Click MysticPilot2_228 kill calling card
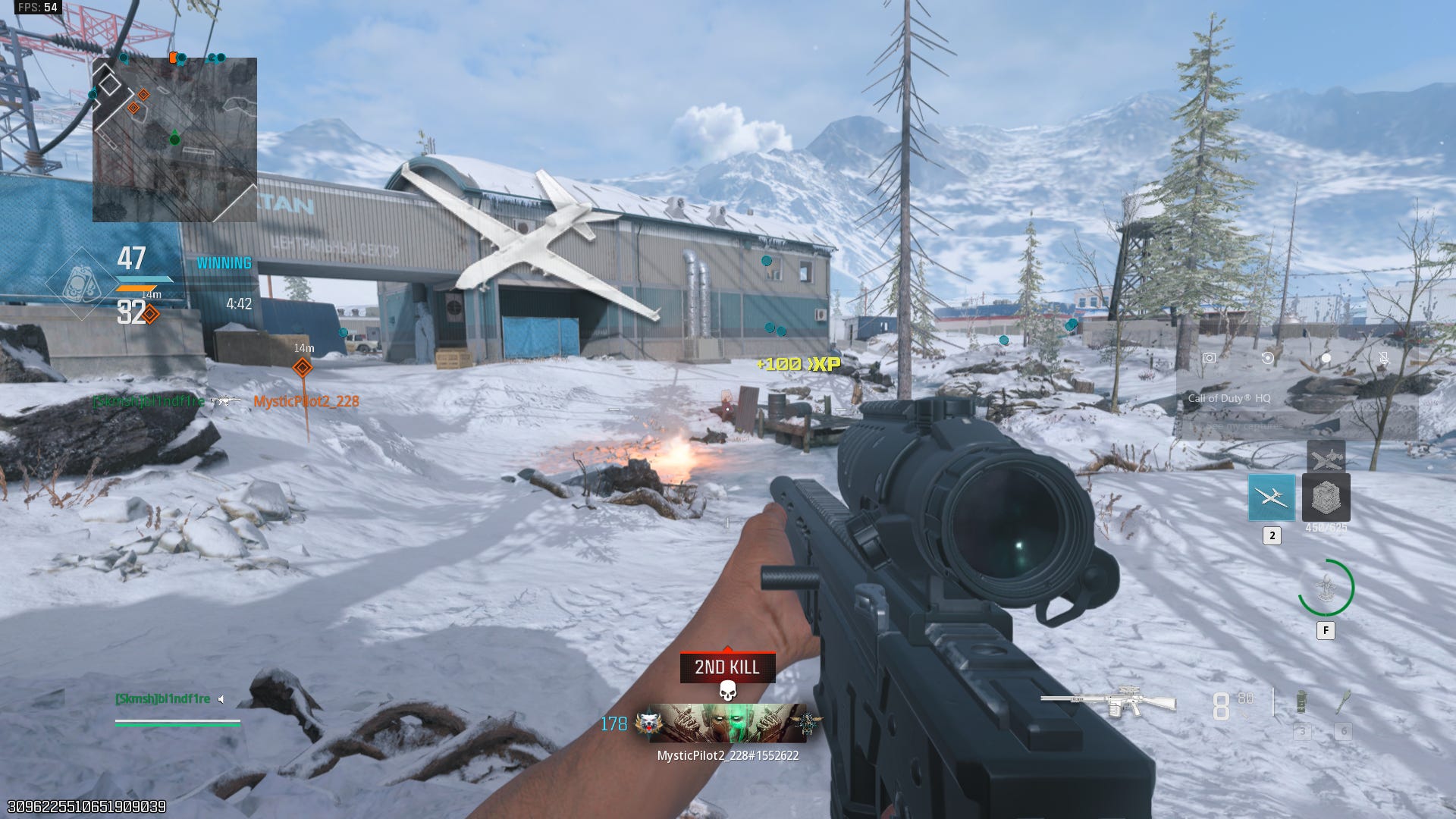 click(x=727, y=723)
